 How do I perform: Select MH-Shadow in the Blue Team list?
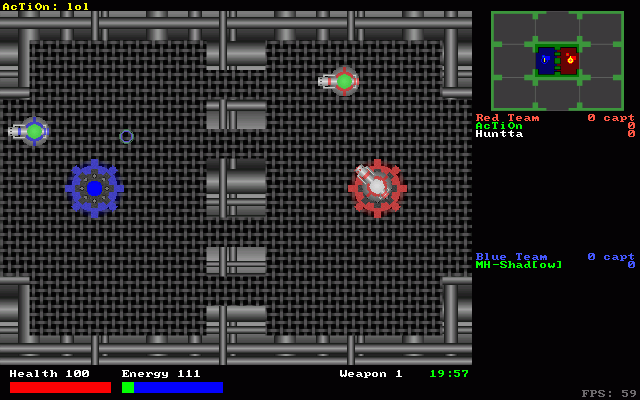(x=519, y=265)
